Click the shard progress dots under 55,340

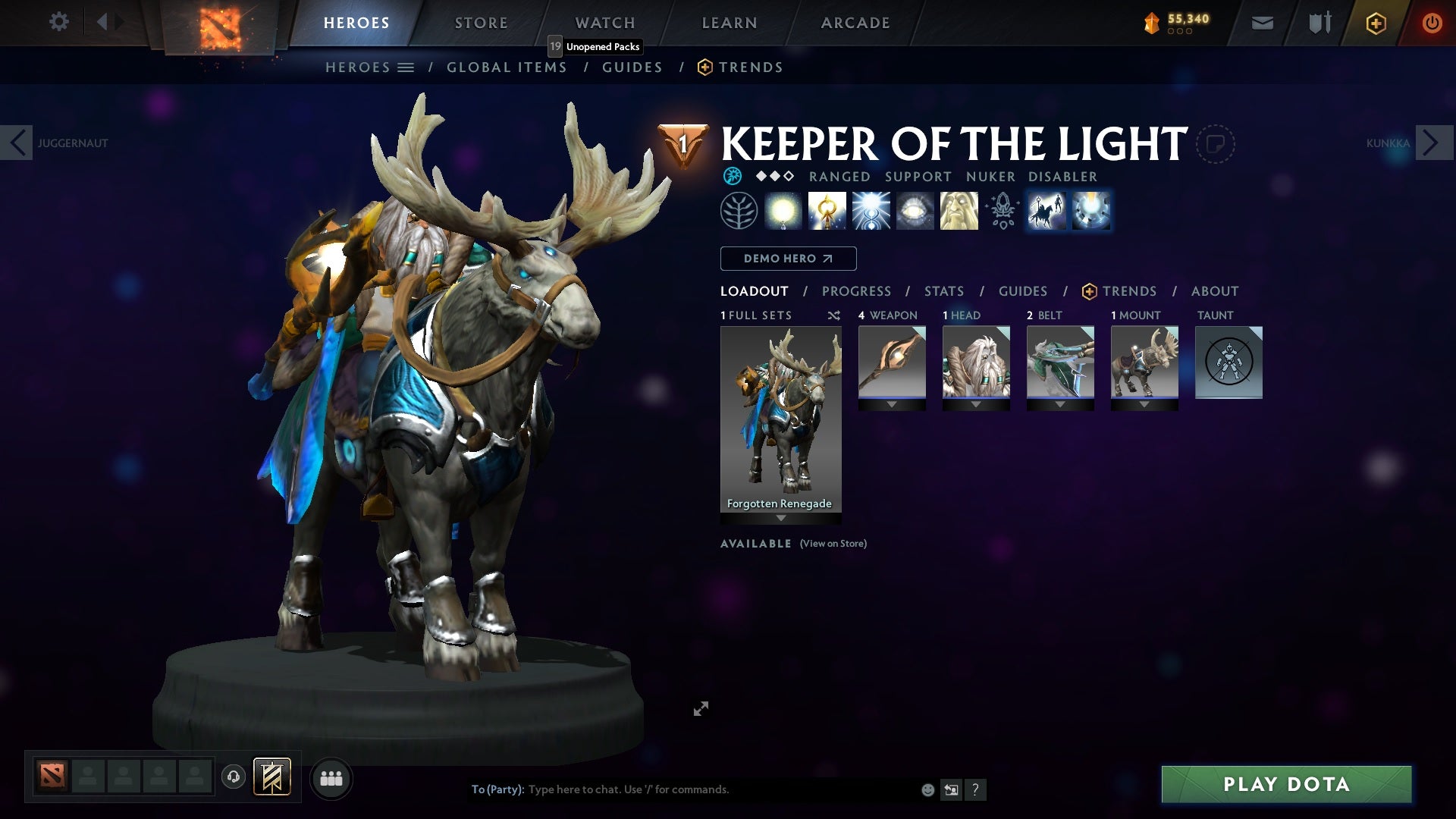click(x=1179, y=32)
